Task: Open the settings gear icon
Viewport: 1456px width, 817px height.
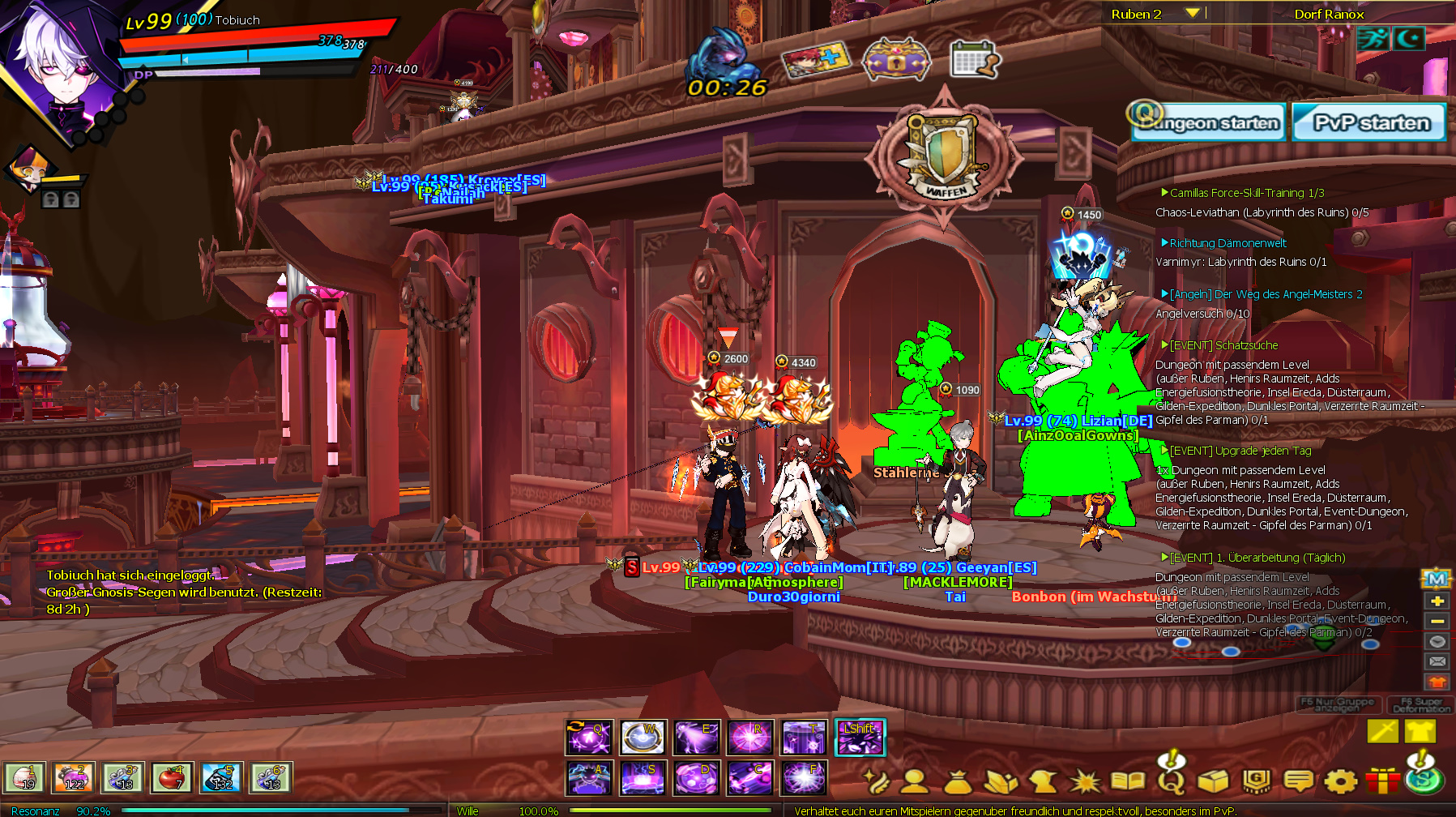Action: (x=1340, y=781)
